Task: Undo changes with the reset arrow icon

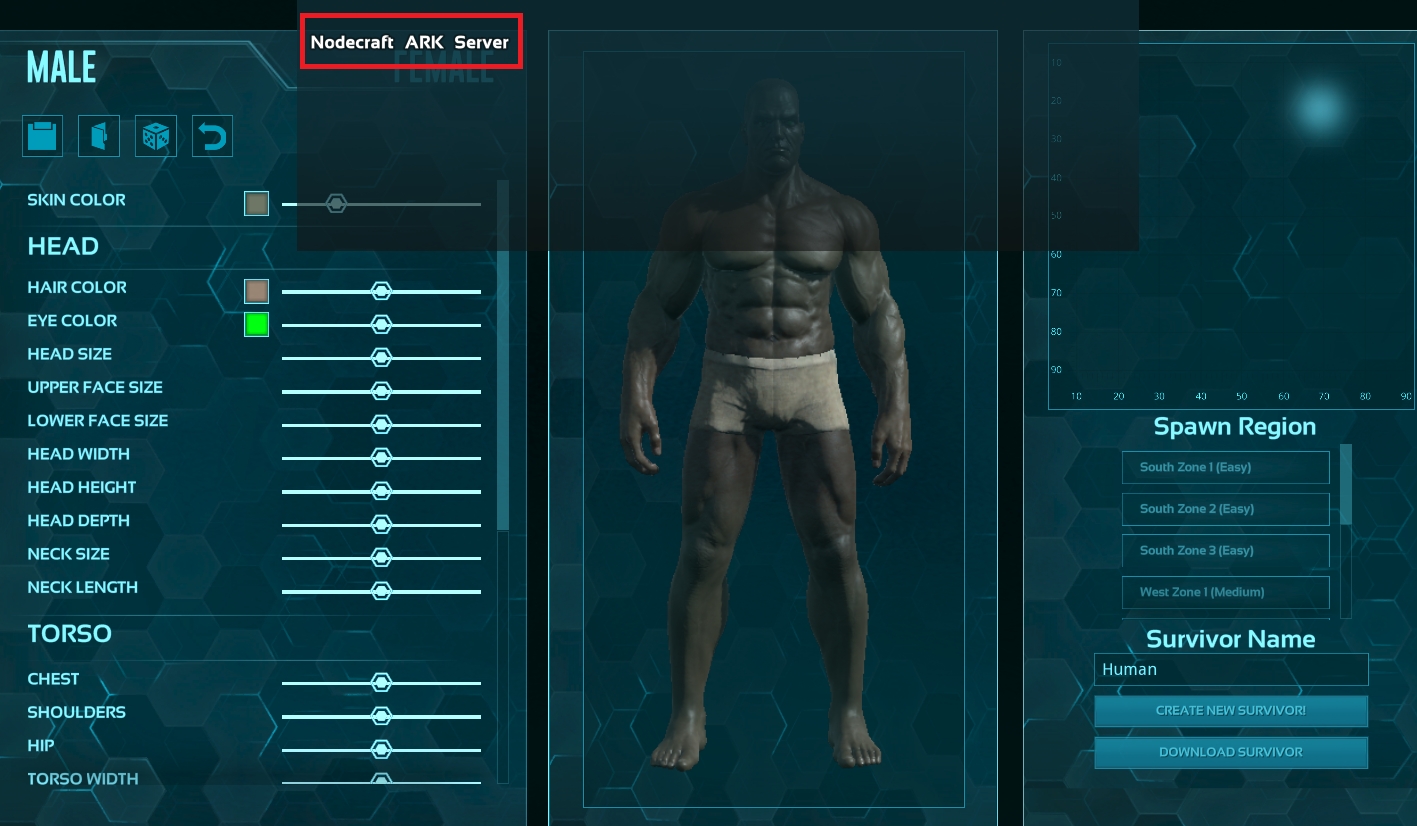Action: [212, 135]
